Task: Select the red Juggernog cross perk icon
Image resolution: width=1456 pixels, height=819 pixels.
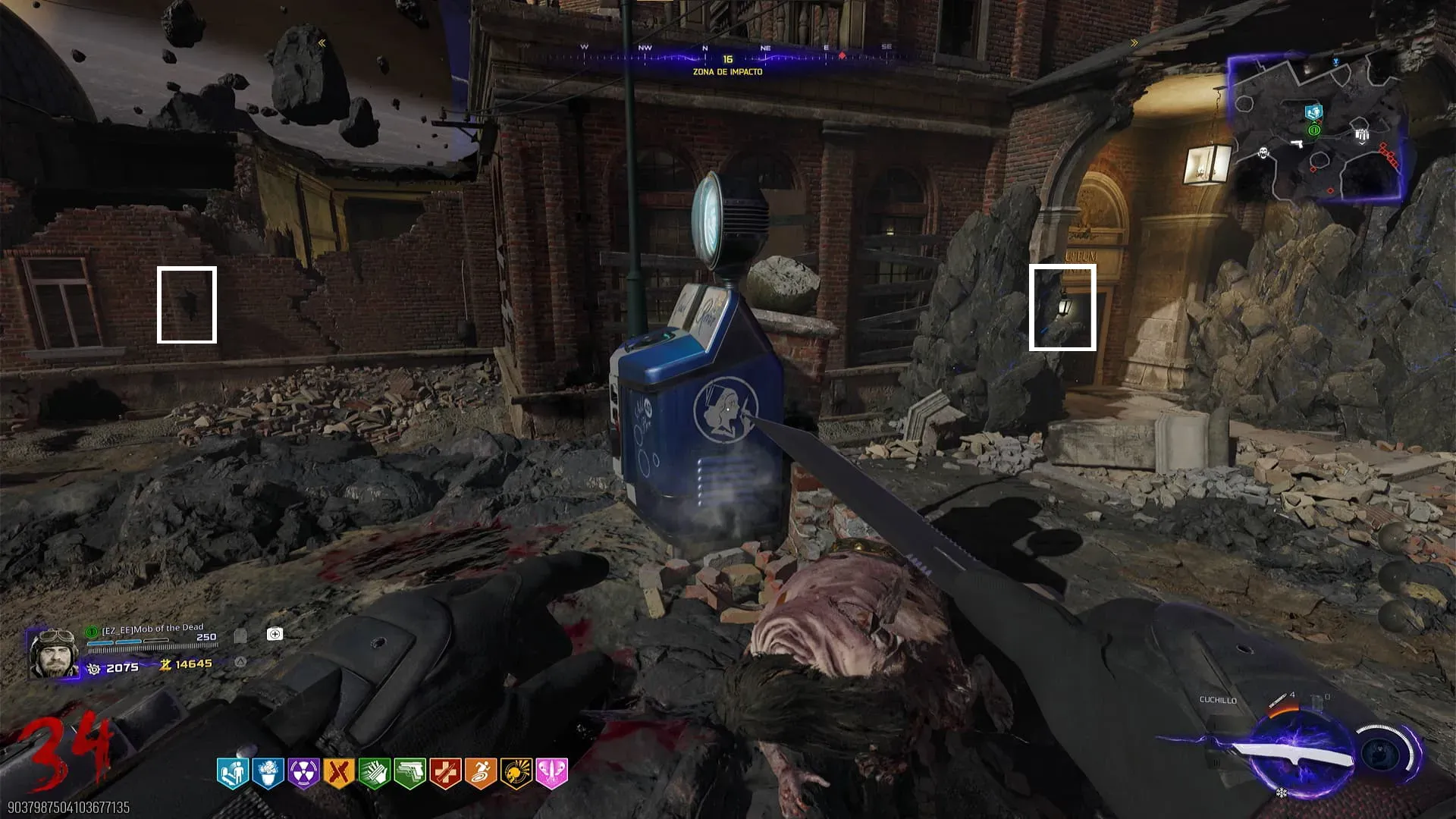Action: (446, 773)
